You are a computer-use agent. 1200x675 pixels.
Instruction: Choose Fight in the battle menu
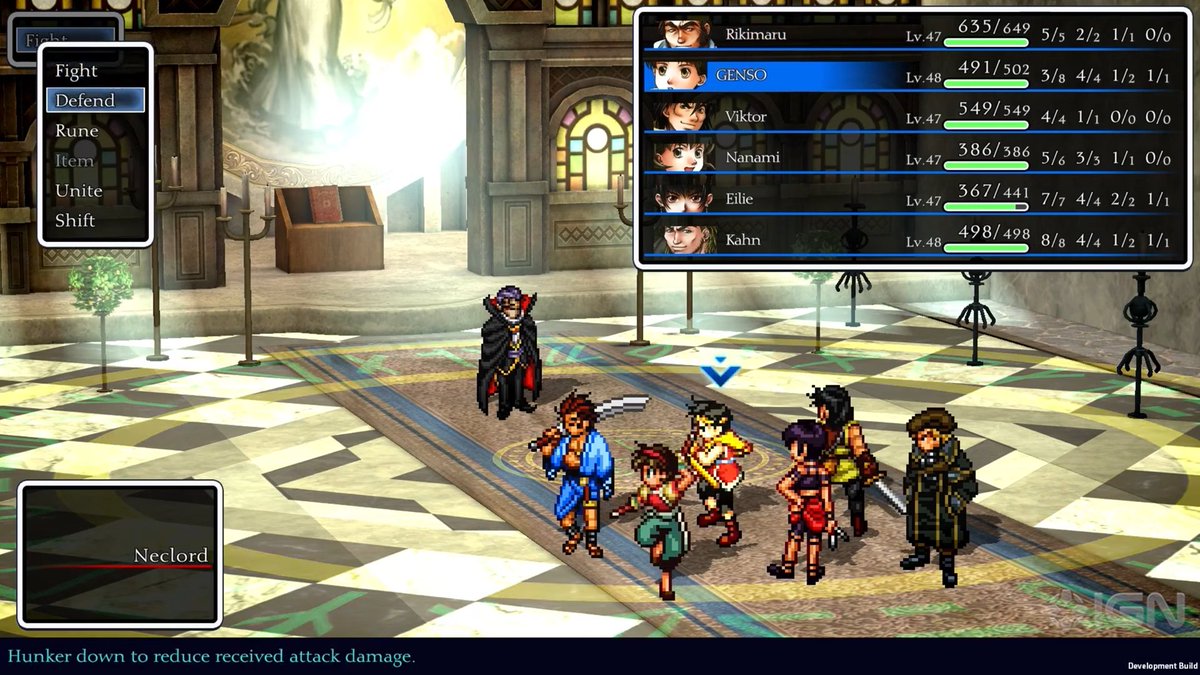[x=77, y=71]
